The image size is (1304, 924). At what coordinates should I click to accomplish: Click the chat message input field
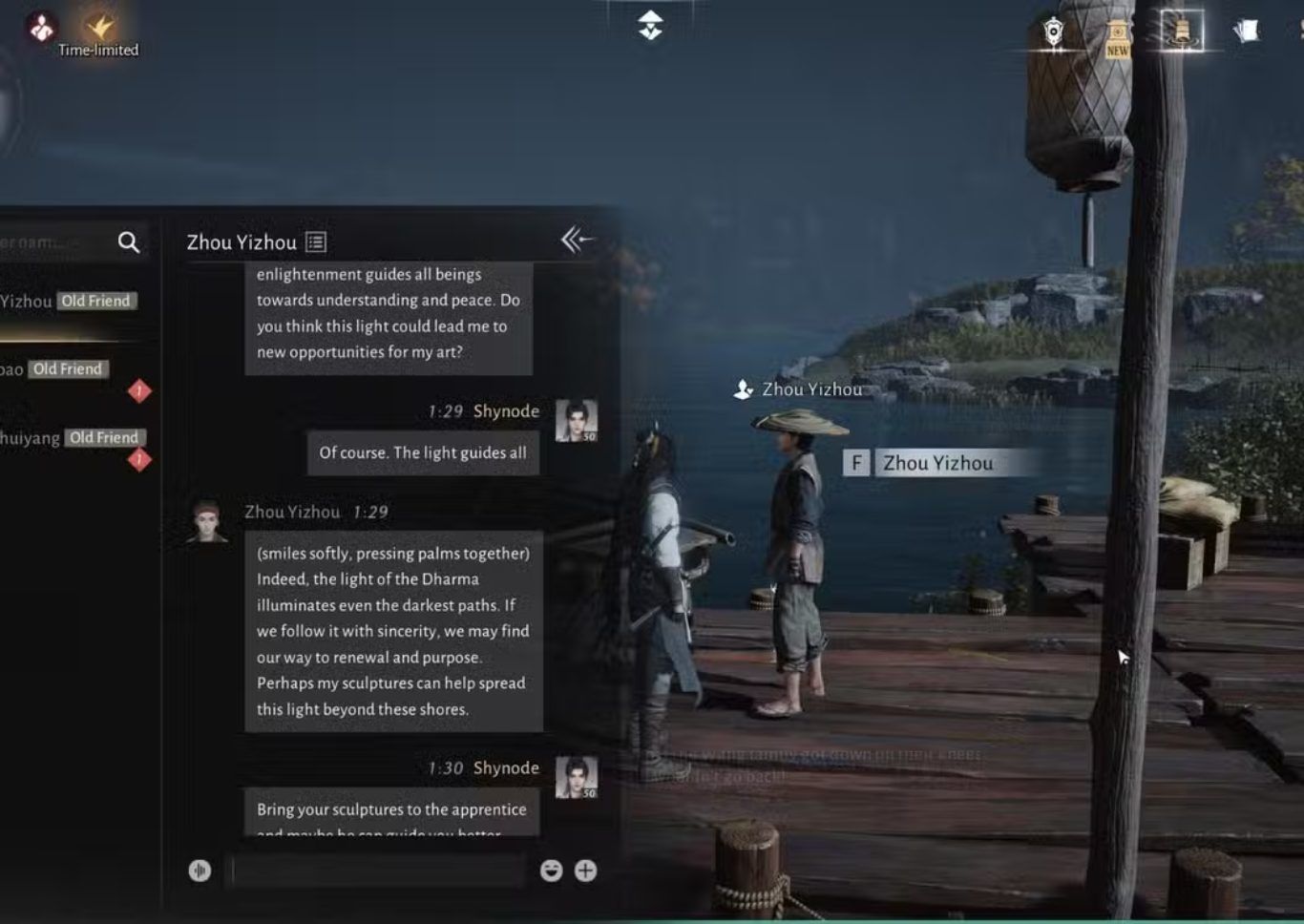coord(378,871)
